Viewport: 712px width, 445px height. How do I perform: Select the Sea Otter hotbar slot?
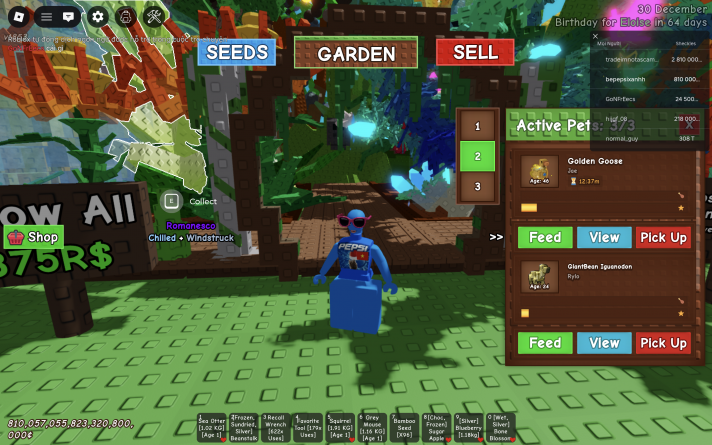[x=212, y=427]
